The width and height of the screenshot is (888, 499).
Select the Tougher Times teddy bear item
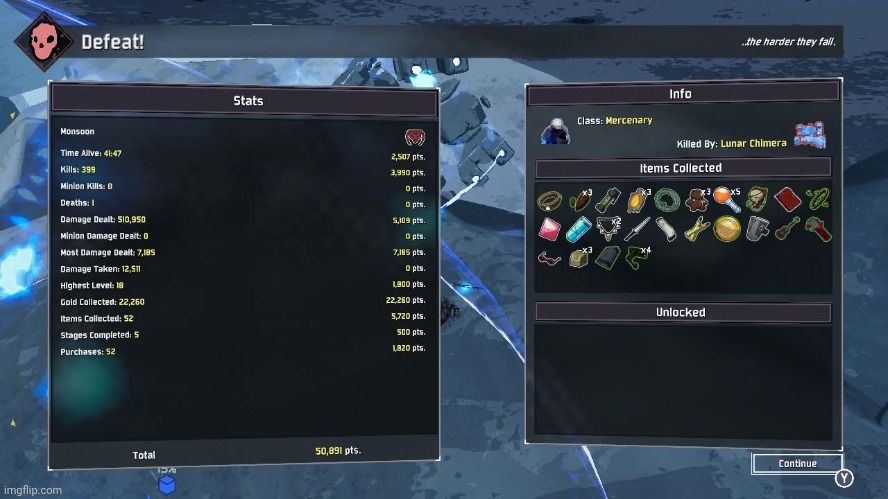click(x=697, y=199)
